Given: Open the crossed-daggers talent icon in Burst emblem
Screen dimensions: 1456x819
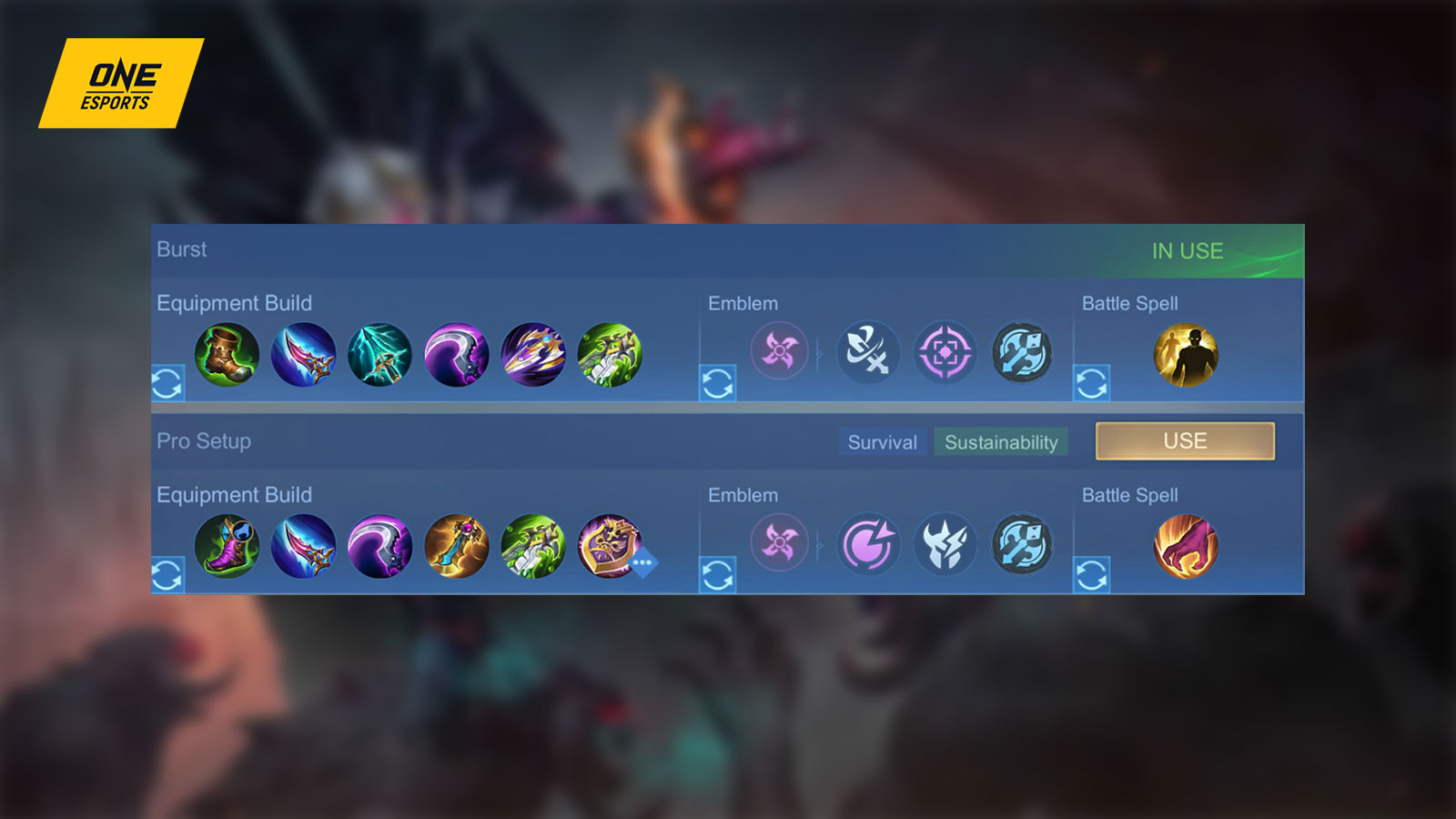Looking at the screenshot, I should pos(867,353).
